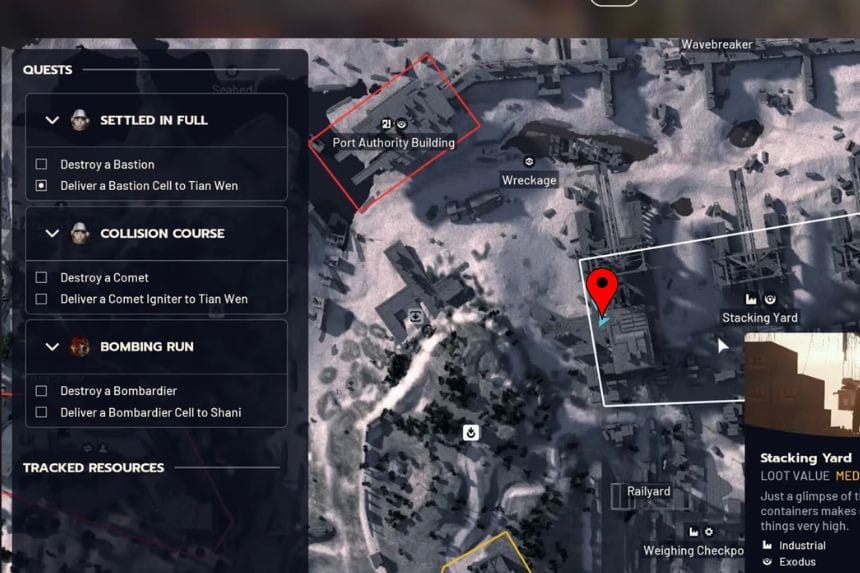Collapse the Bombing Run quest
860x573 pixels.
53,346
